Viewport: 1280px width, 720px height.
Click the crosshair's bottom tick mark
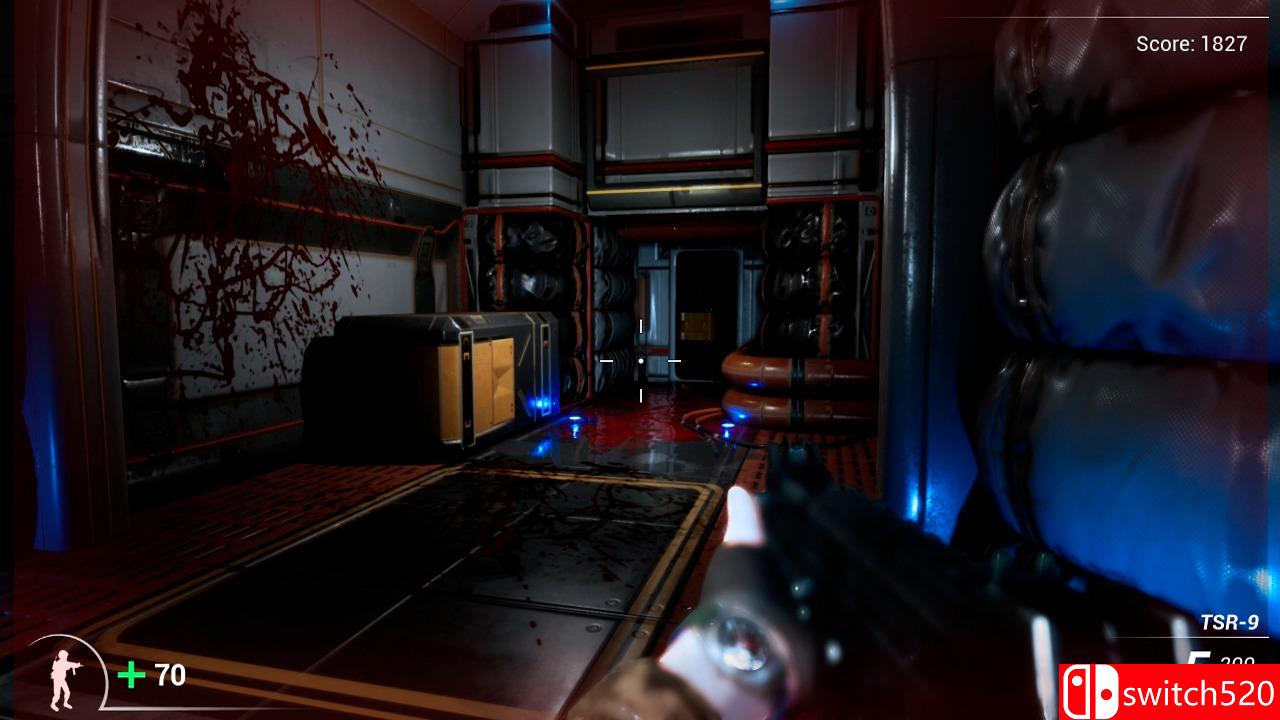[640, 394]
